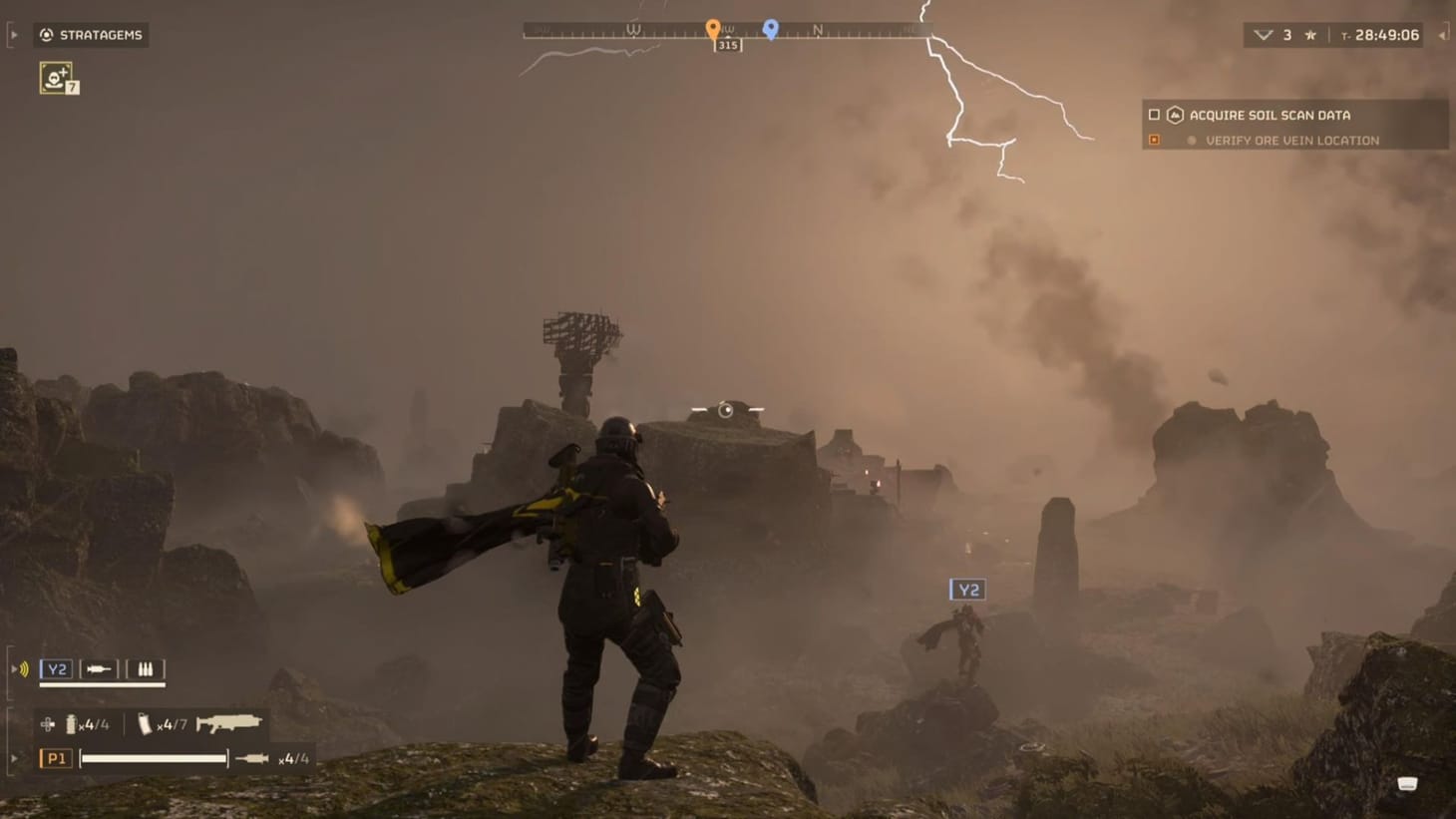Viewport: 1456px width, 819px height.
Task: Select the assault rifle weapon icon
Action: [229, 723]
